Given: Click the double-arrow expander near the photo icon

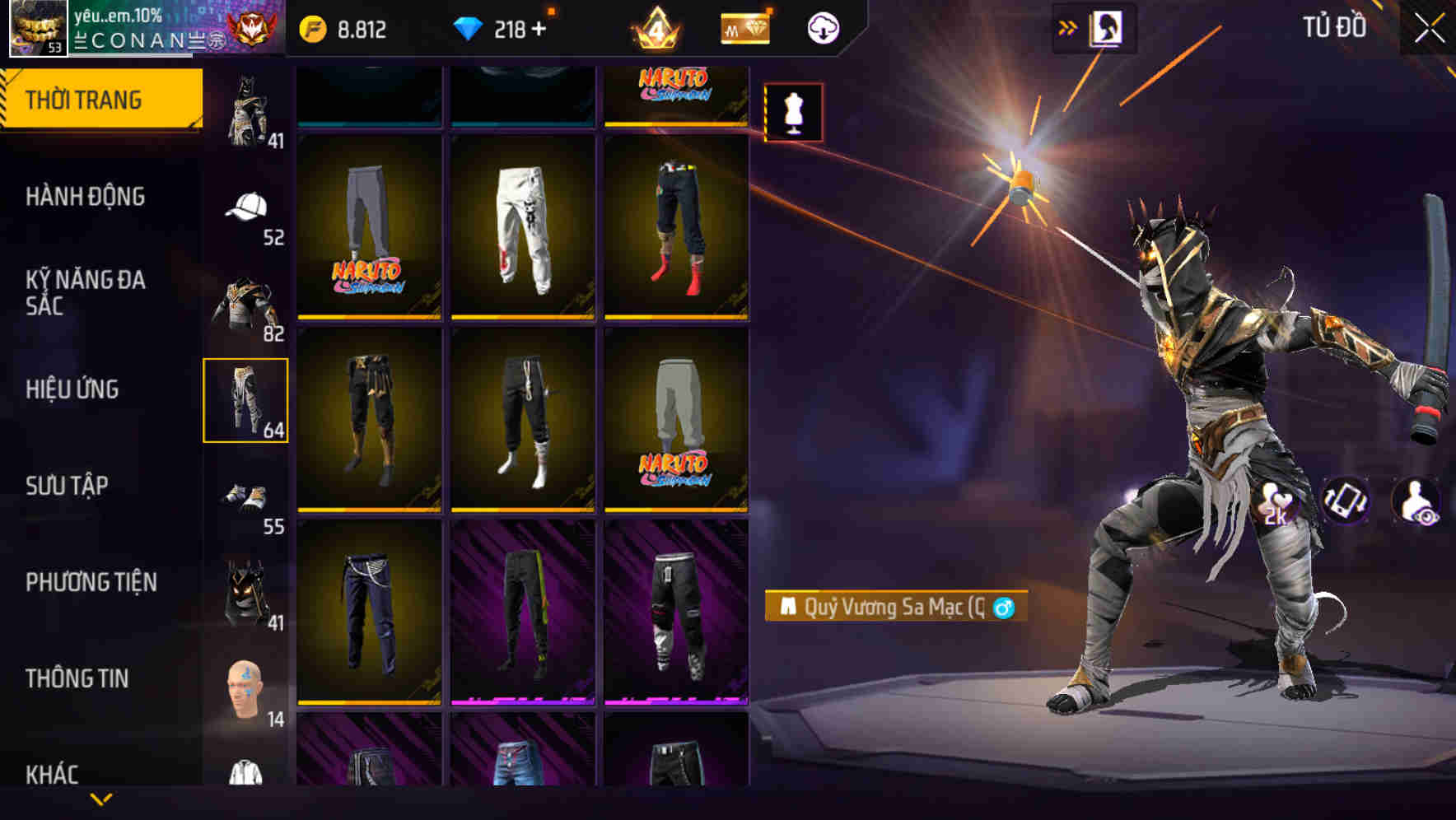Looking at the screenshot, I should pos(1068,26).
